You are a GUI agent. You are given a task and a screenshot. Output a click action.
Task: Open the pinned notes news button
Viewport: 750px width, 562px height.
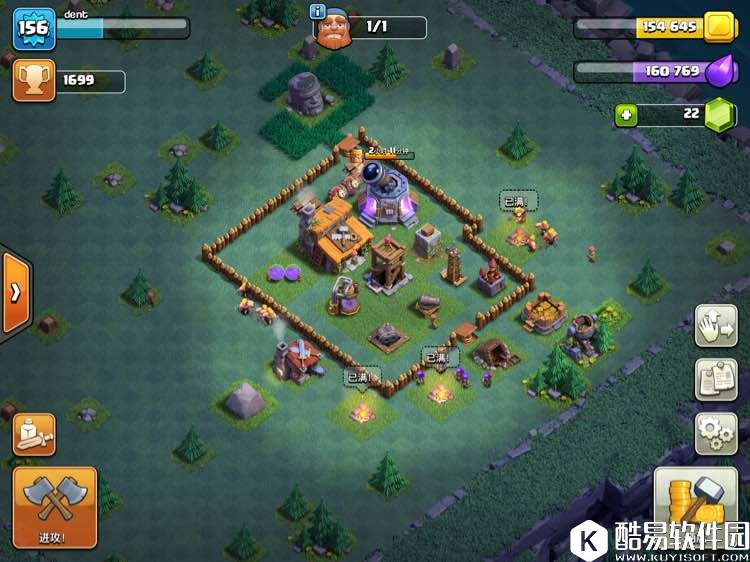click(x=716, y=380)
